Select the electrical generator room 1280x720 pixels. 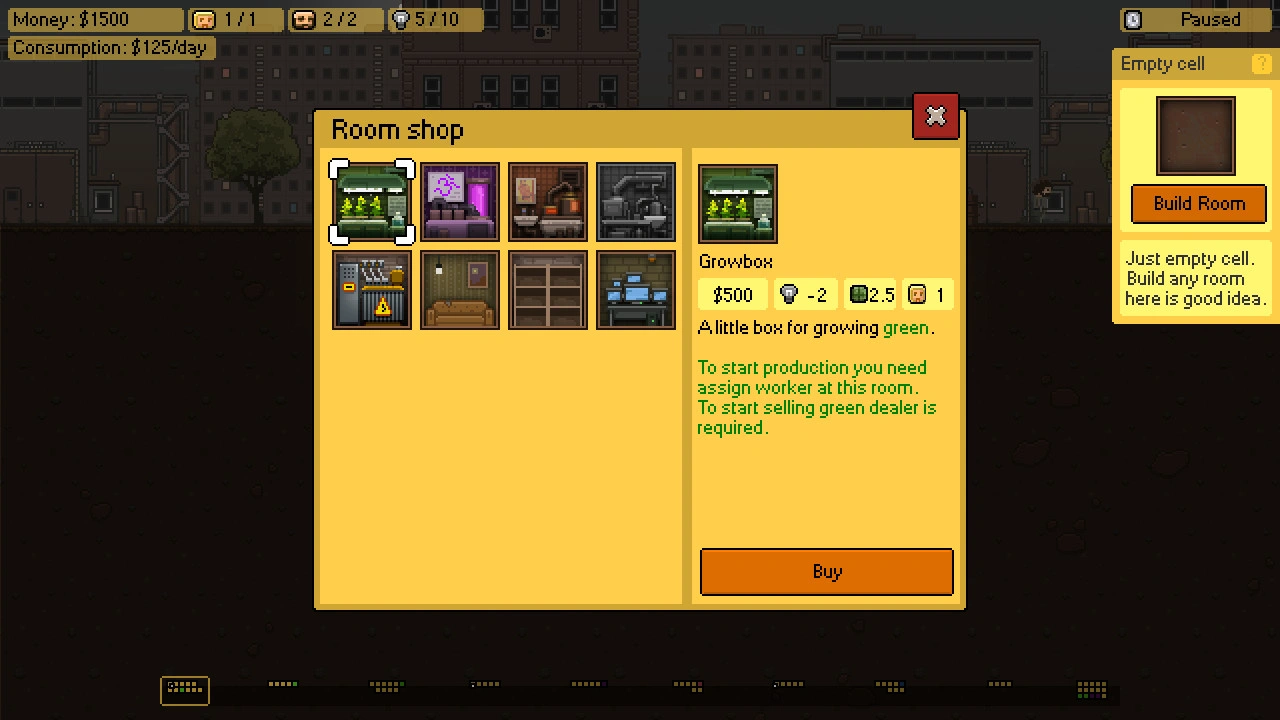click(x=372, y=291)
